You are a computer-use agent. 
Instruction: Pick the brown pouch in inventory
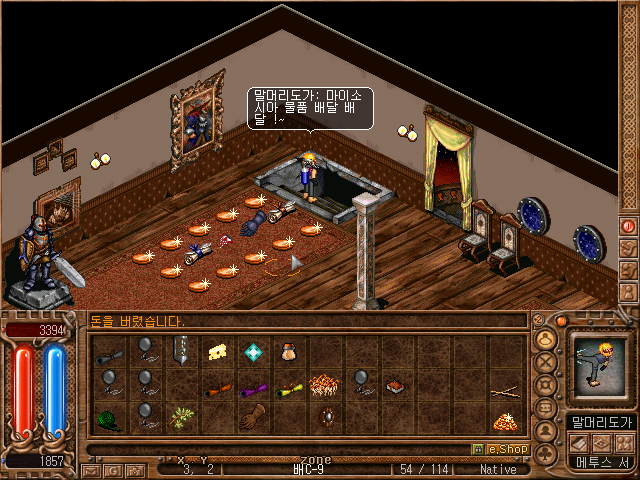[x=289, y=351]
